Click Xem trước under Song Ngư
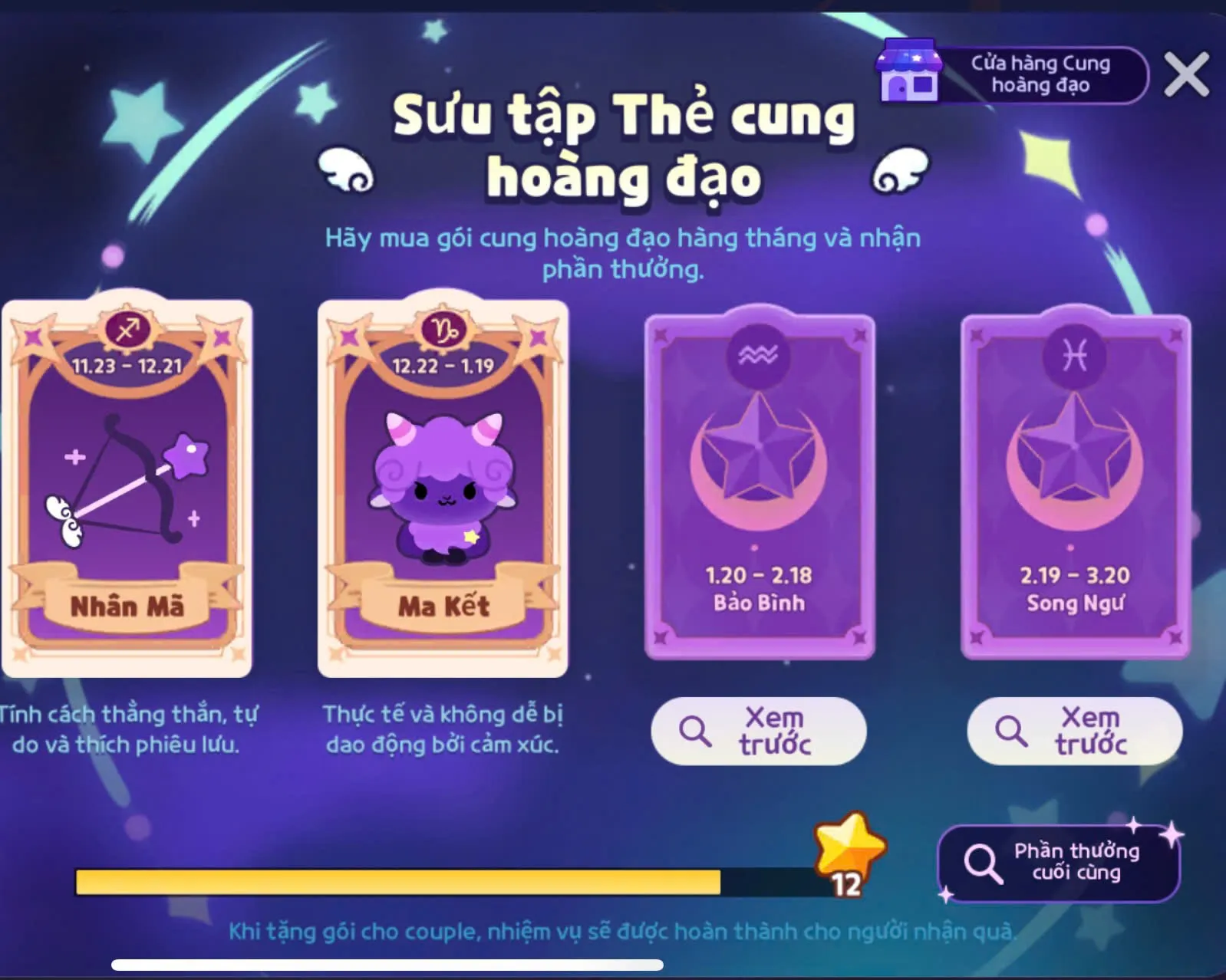1226x980 pixels. [x=1075, y=731]
